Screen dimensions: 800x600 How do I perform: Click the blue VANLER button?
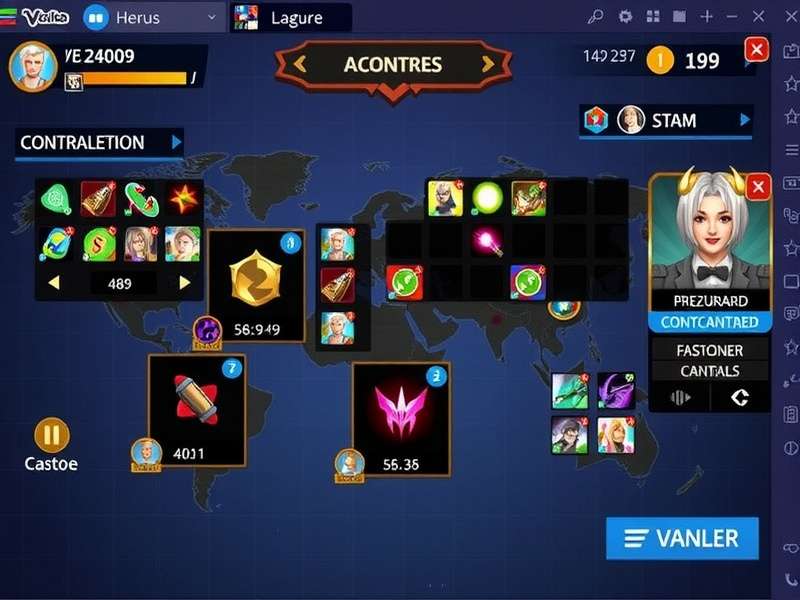click(x=682, y=538)
